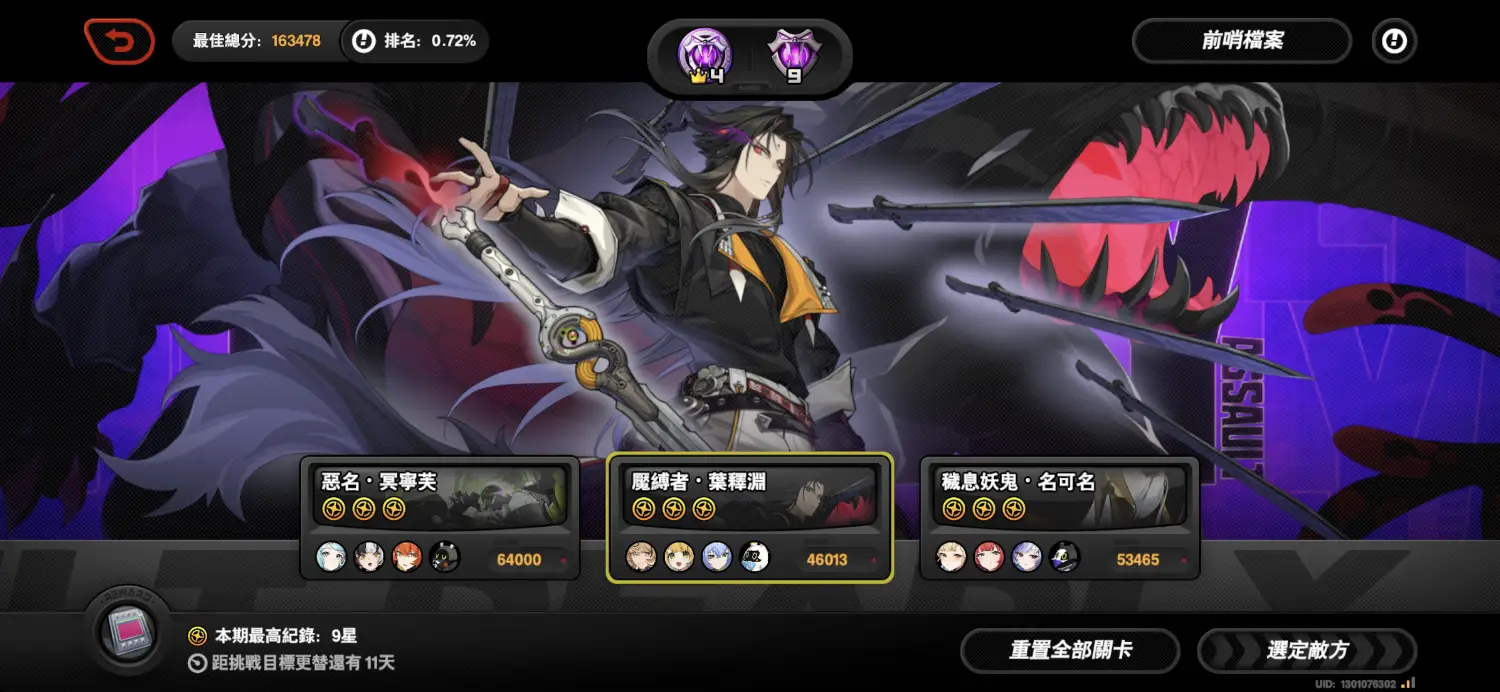The image size is (1500, 692).
Task: Open the crowned purple badge numbered 4
Action: 704,55
